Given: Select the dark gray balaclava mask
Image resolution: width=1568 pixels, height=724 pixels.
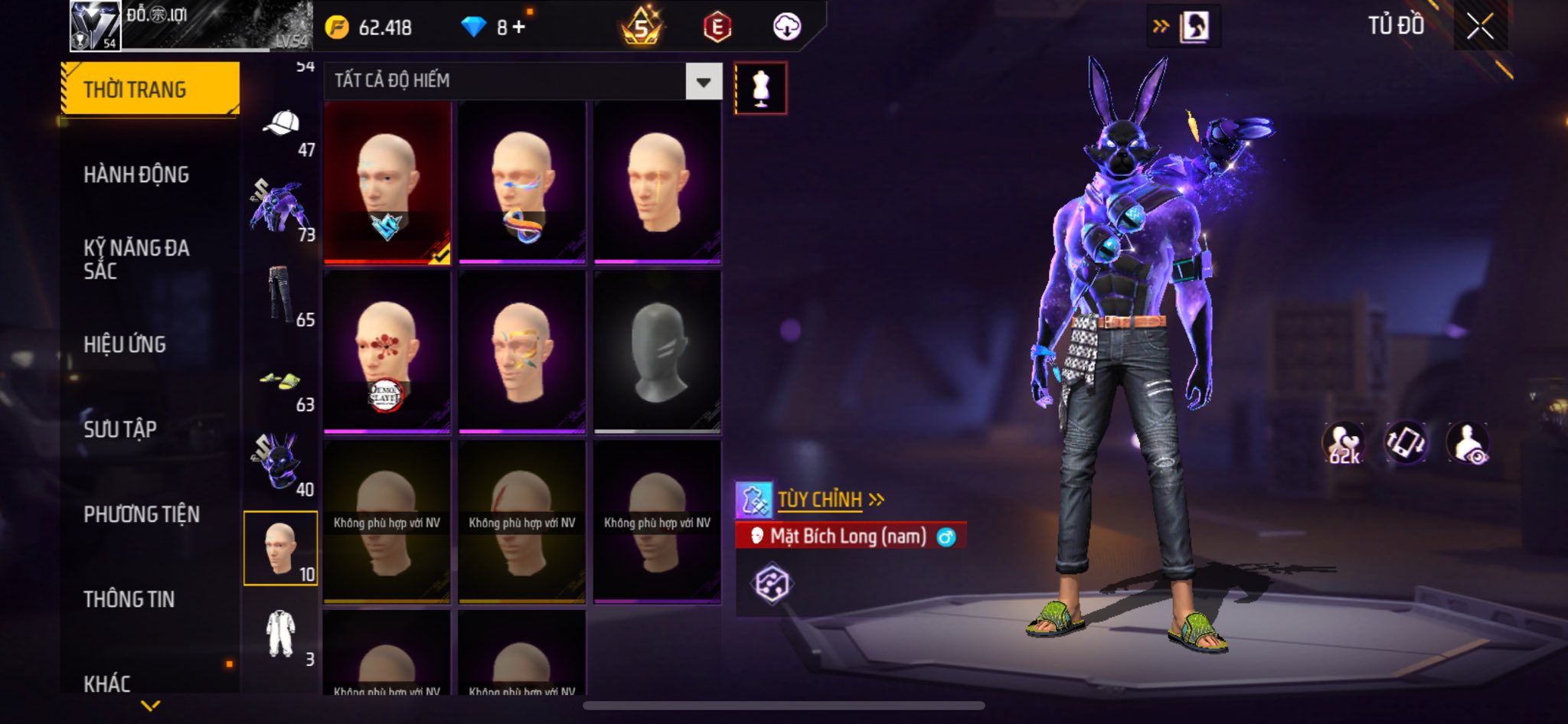Looking at the screenshot, I should point(657,352).
